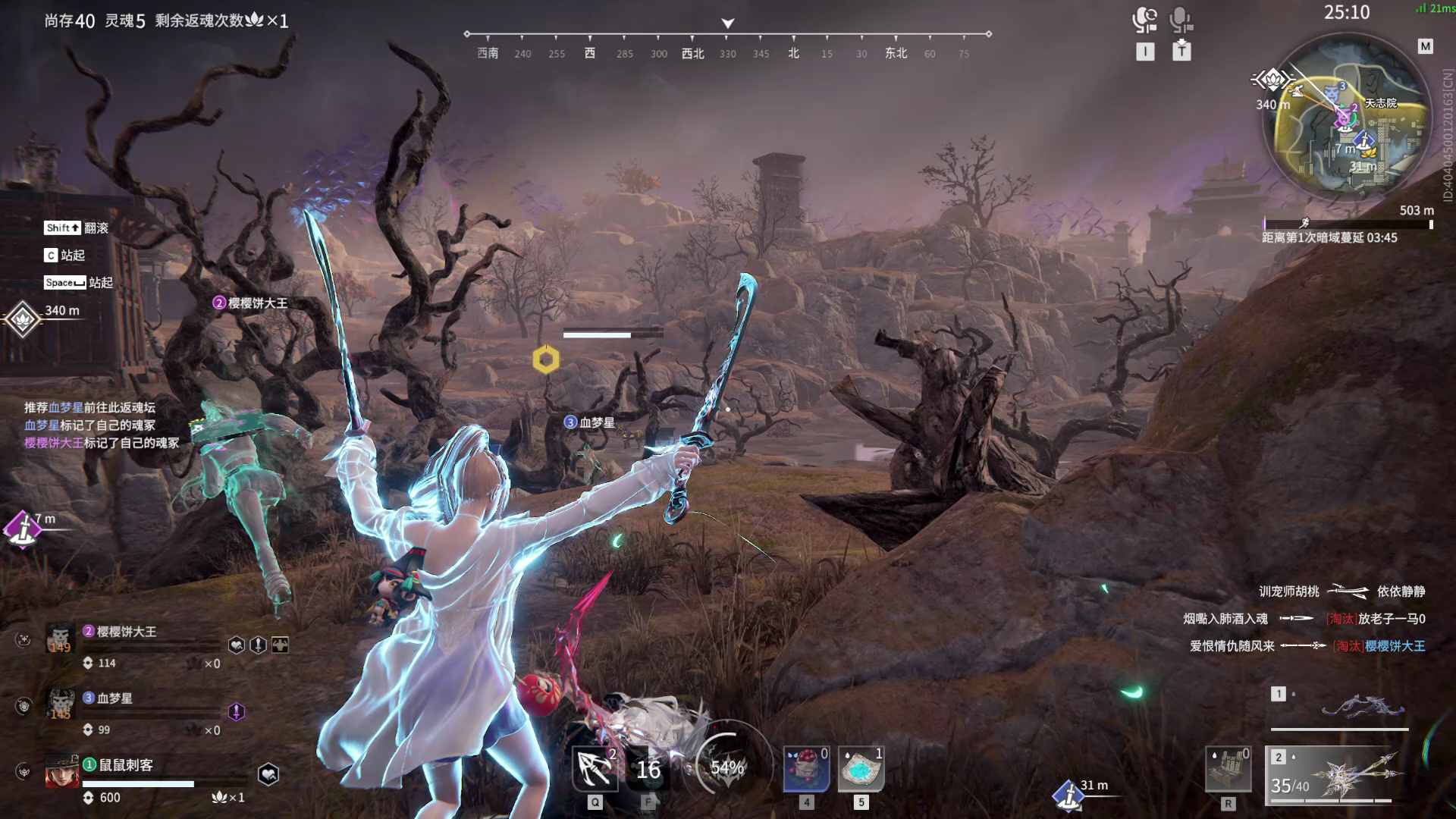
Task: Click the flexing muscle buff icon
Action: click(x=280, y=645)
